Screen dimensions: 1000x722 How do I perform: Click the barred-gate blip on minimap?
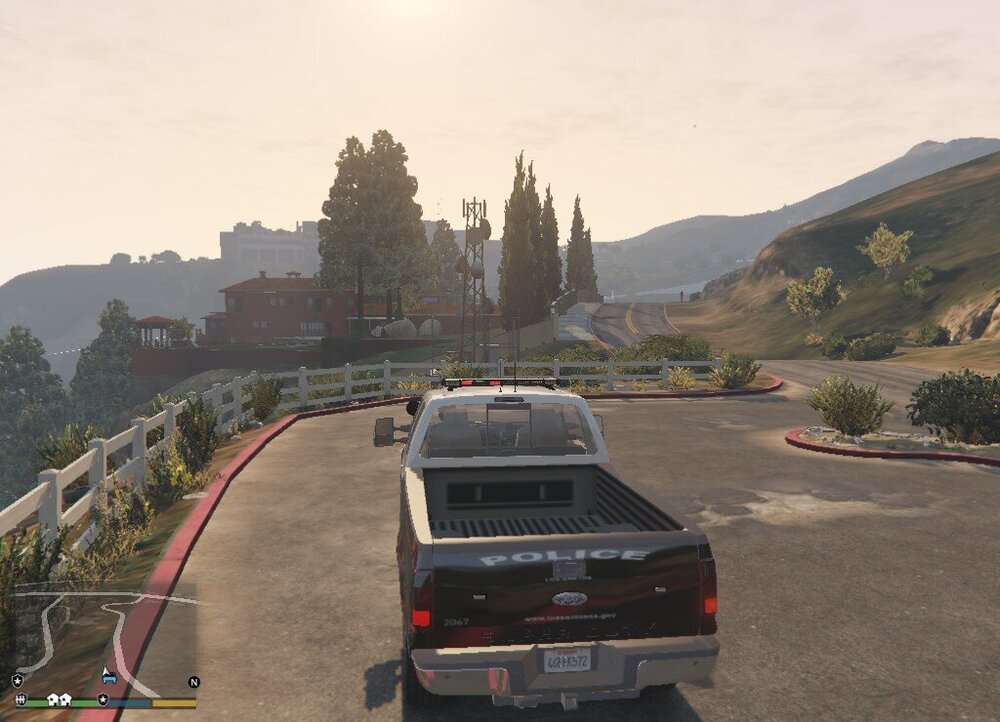click(20, 699)
